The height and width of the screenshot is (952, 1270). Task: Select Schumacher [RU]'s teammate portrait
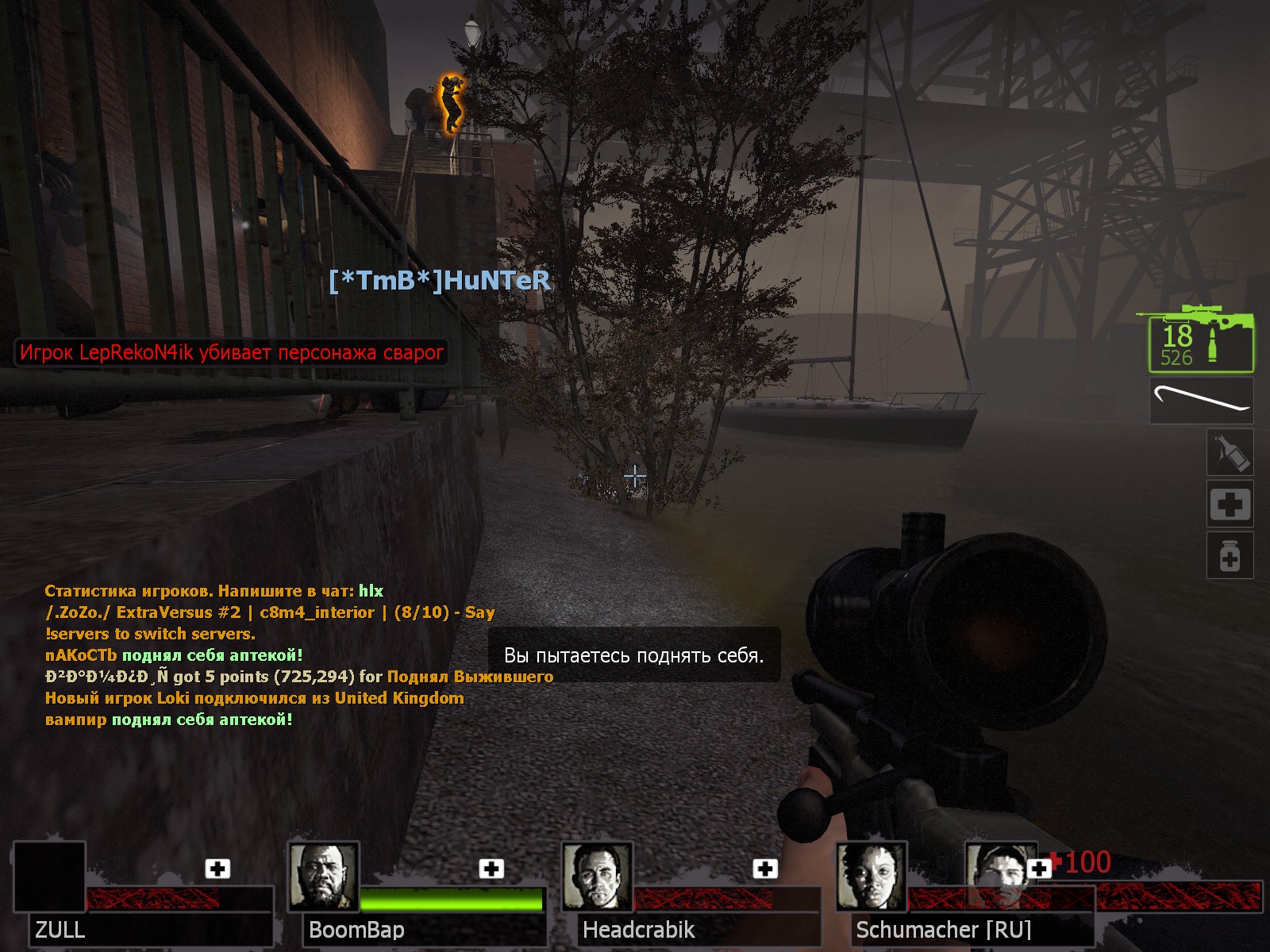tap(871, 877)
